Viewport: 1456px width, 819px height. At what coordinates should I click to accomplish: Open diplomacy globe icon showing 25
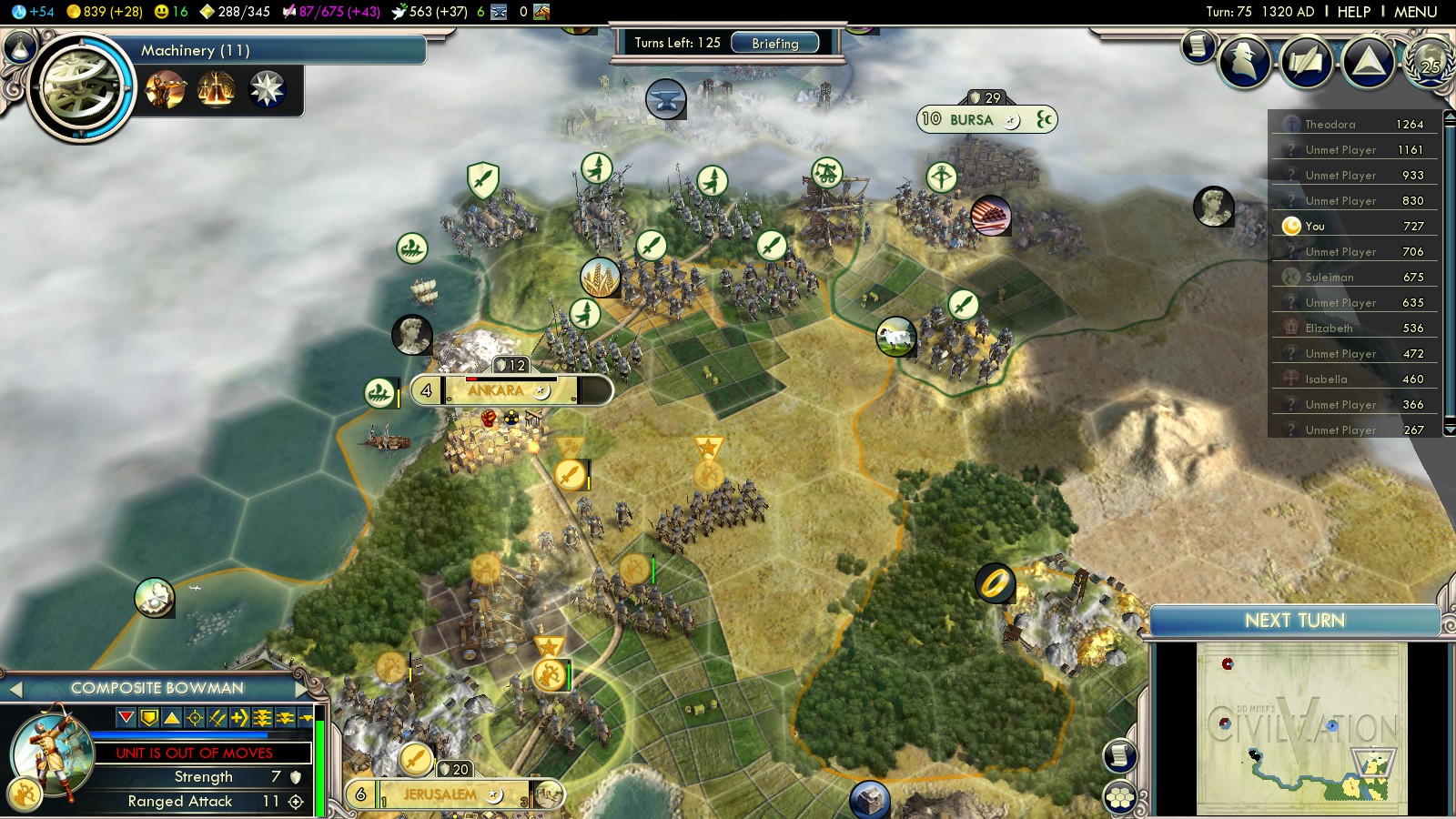[1430, 62]
